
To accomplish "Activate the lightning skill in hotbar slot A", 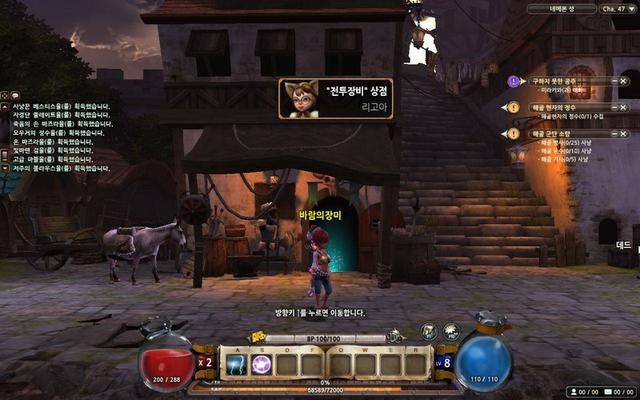I will [235, 365].
